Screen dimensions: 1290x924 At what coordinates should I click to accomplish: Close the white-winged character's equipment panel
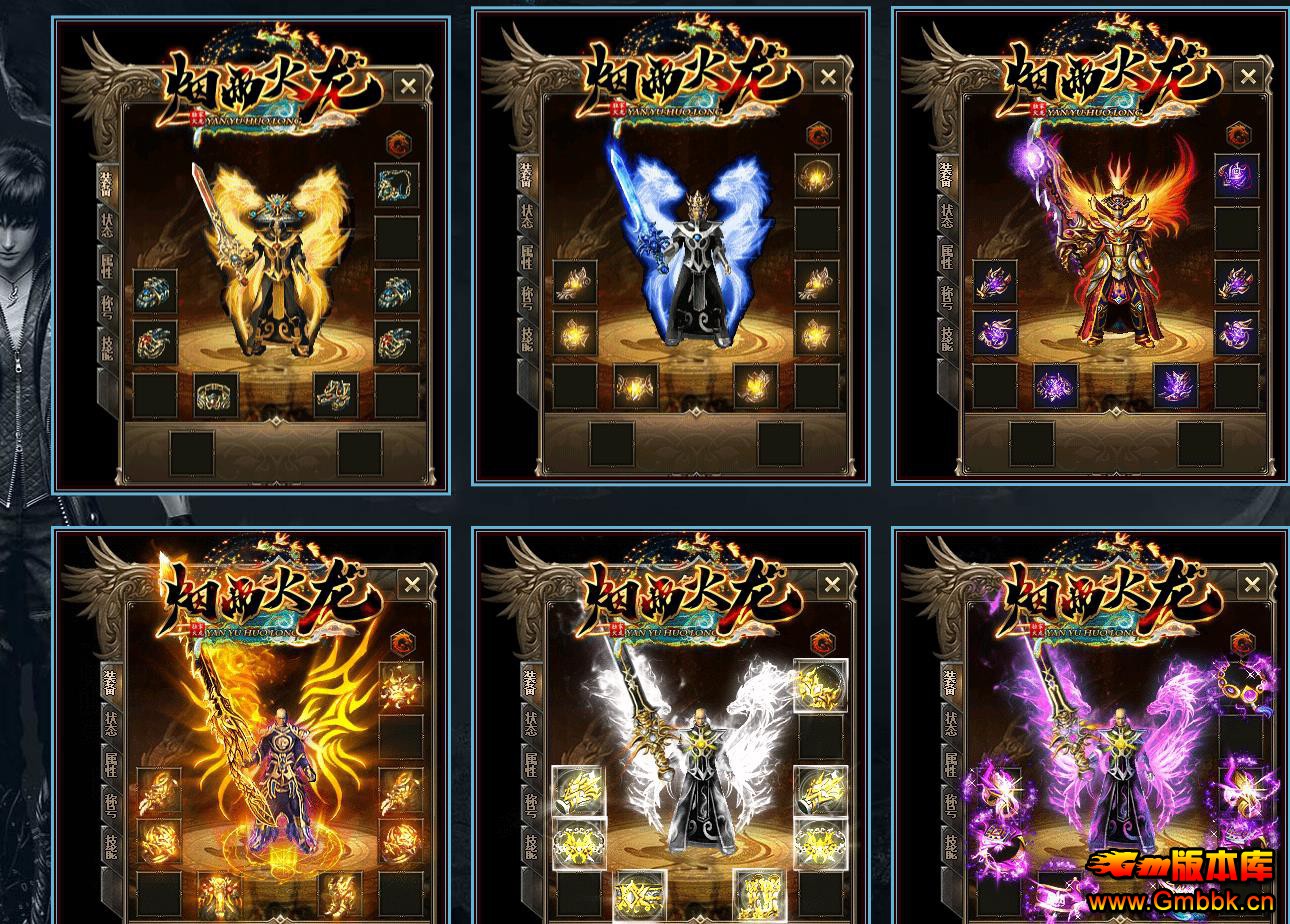(832, 585)
